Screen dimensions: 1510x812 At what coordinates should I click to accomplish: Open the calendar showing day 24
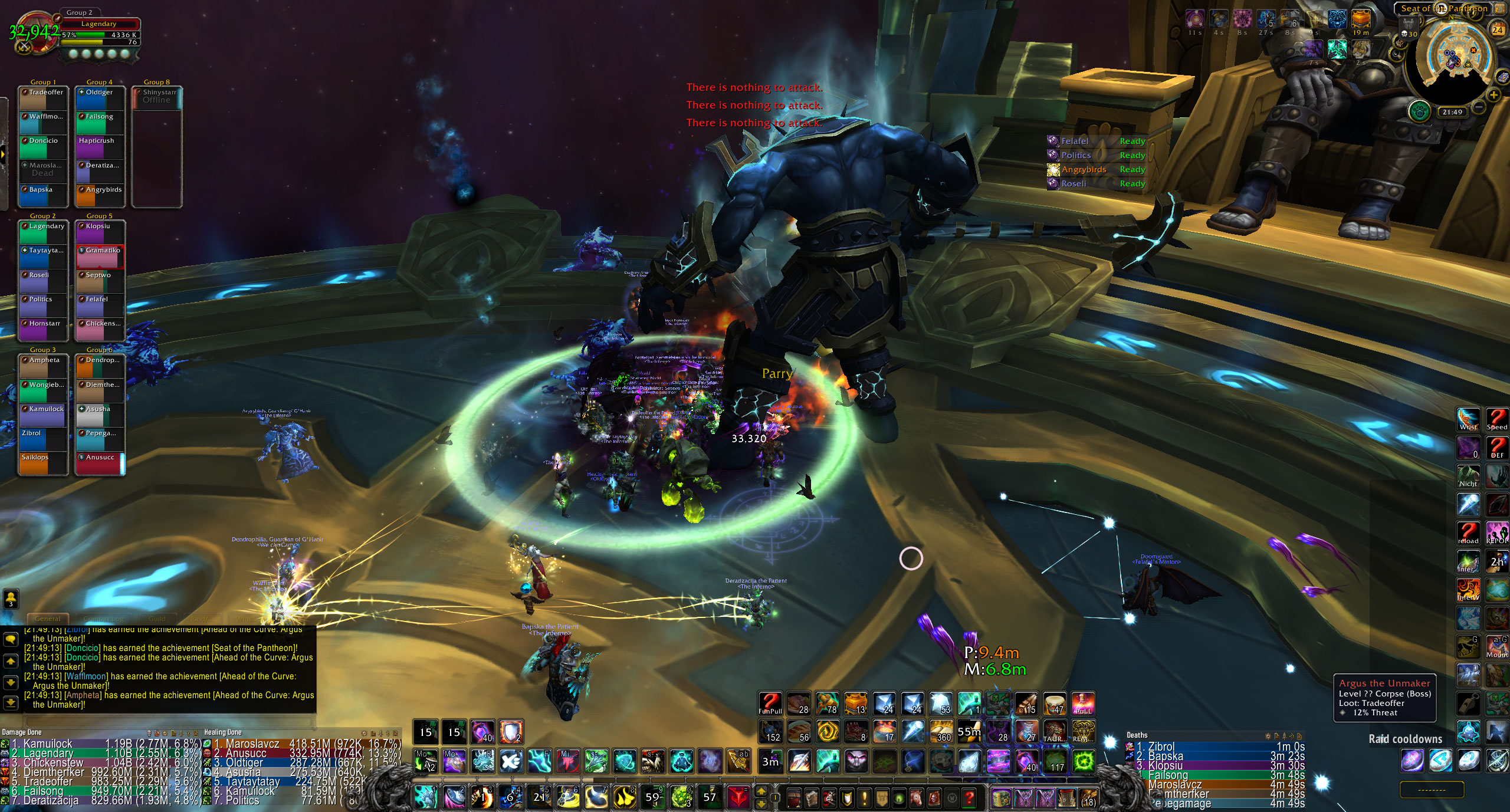[x=1497, y=29]
